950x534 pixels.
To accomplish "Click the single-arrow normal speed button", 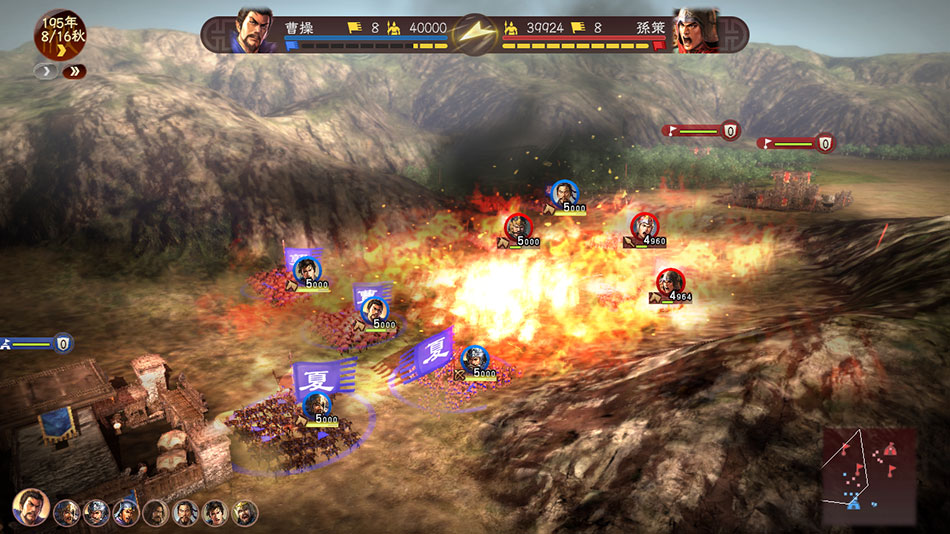I will pyautogui.click(x=46, y=71).
